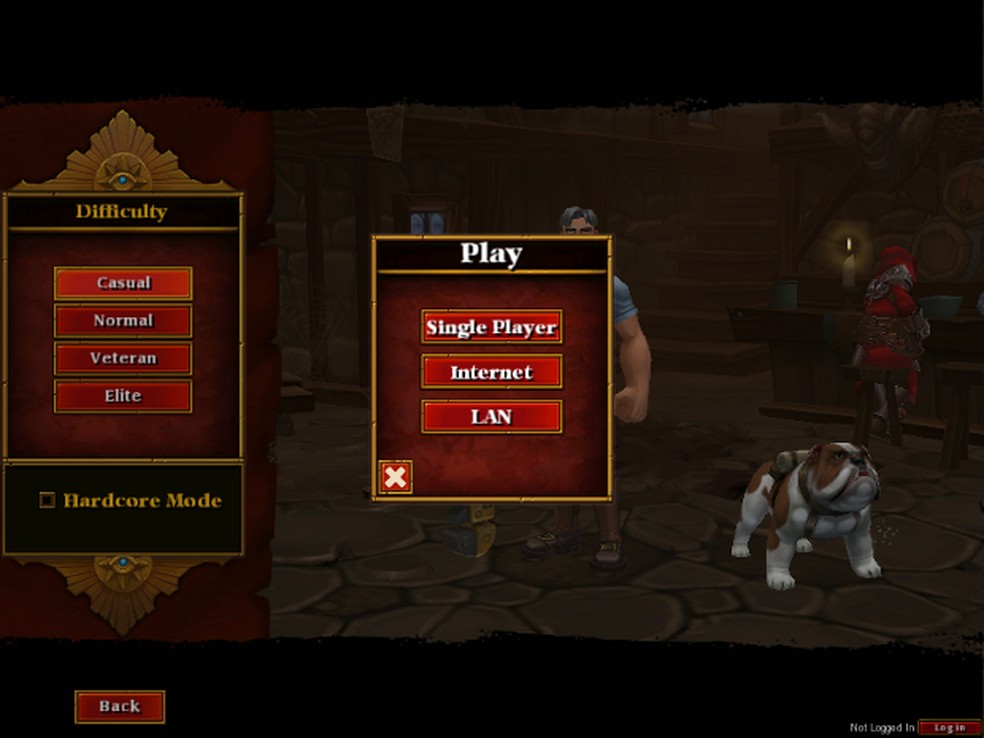Click the Log In button

949,728
